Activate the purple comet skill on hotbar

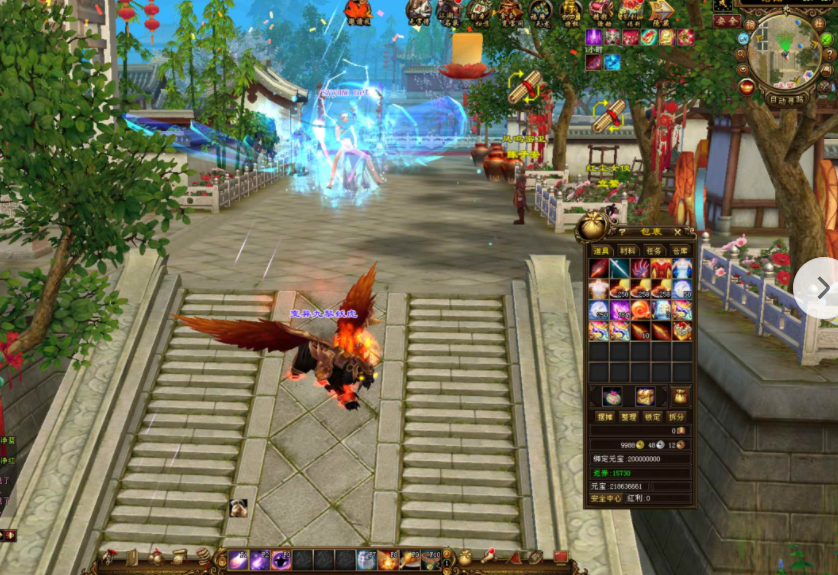(x=238, y=560)
